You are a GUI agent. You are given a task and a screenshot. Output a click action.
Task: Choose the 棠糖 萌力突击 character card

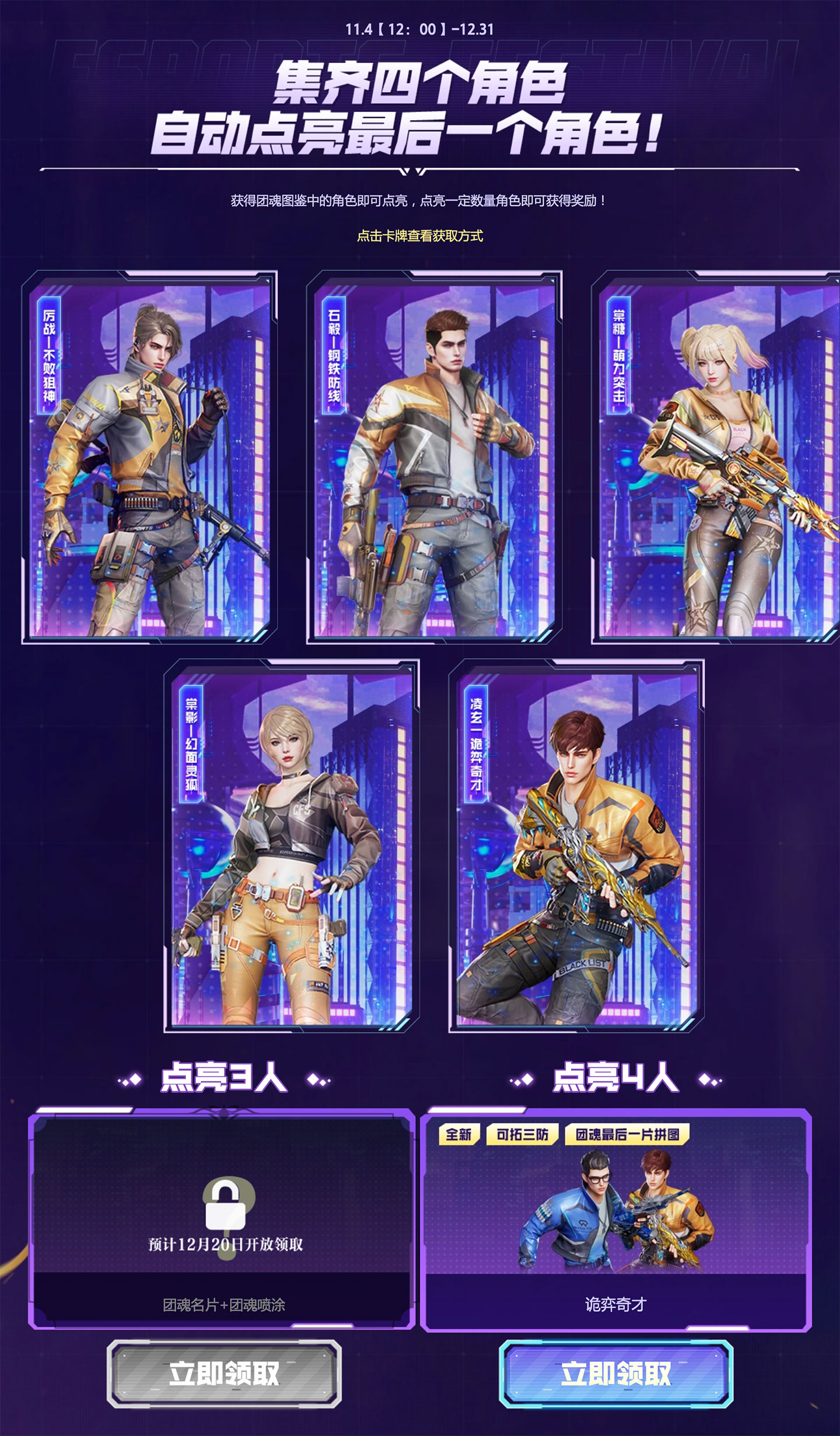point(716,457)
